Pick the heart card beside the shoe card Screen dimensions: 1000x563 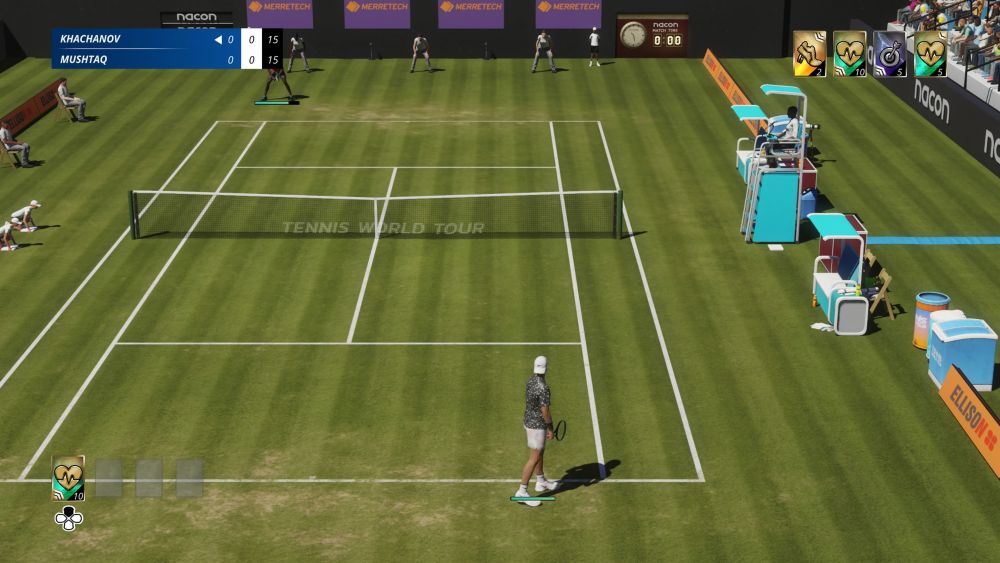tap(849, 53)
